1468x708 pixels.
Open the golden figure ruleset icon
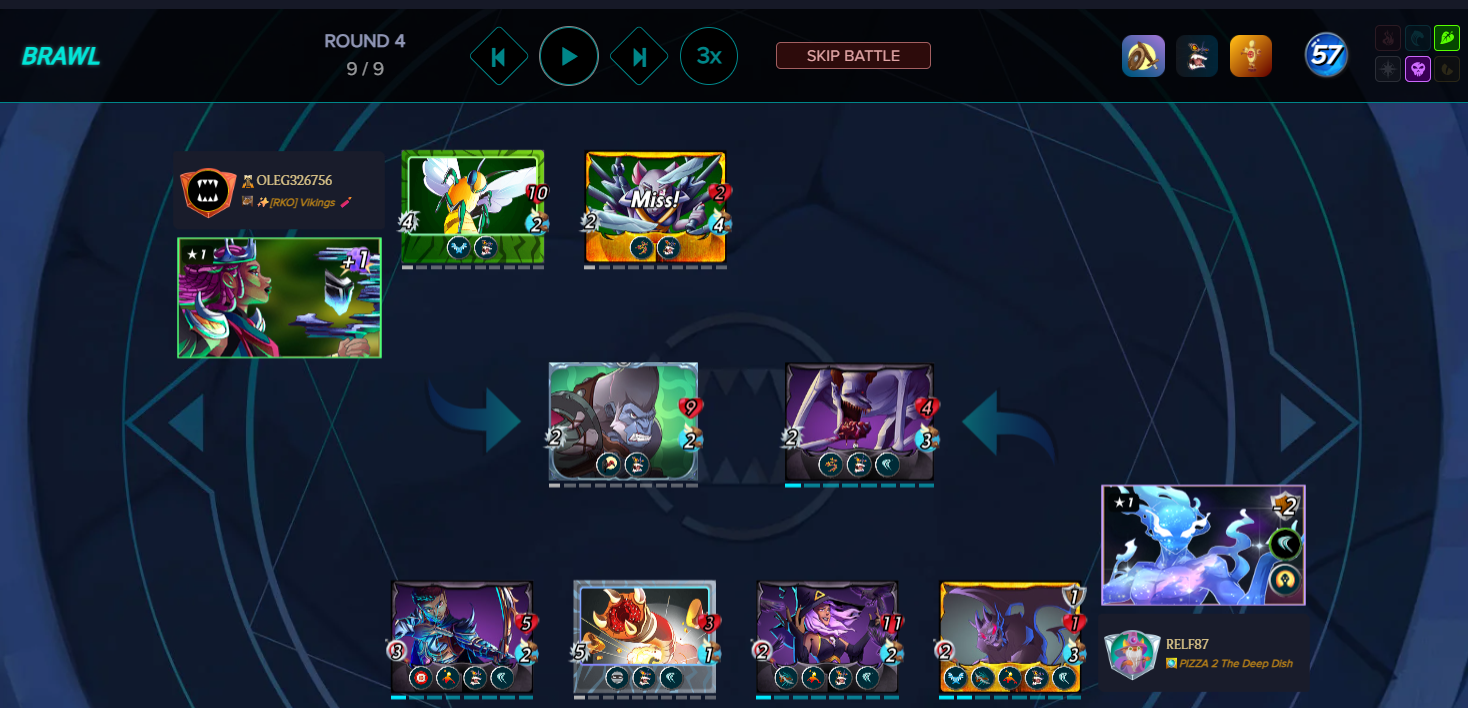pyautogui.click(x=1250, y=56)
